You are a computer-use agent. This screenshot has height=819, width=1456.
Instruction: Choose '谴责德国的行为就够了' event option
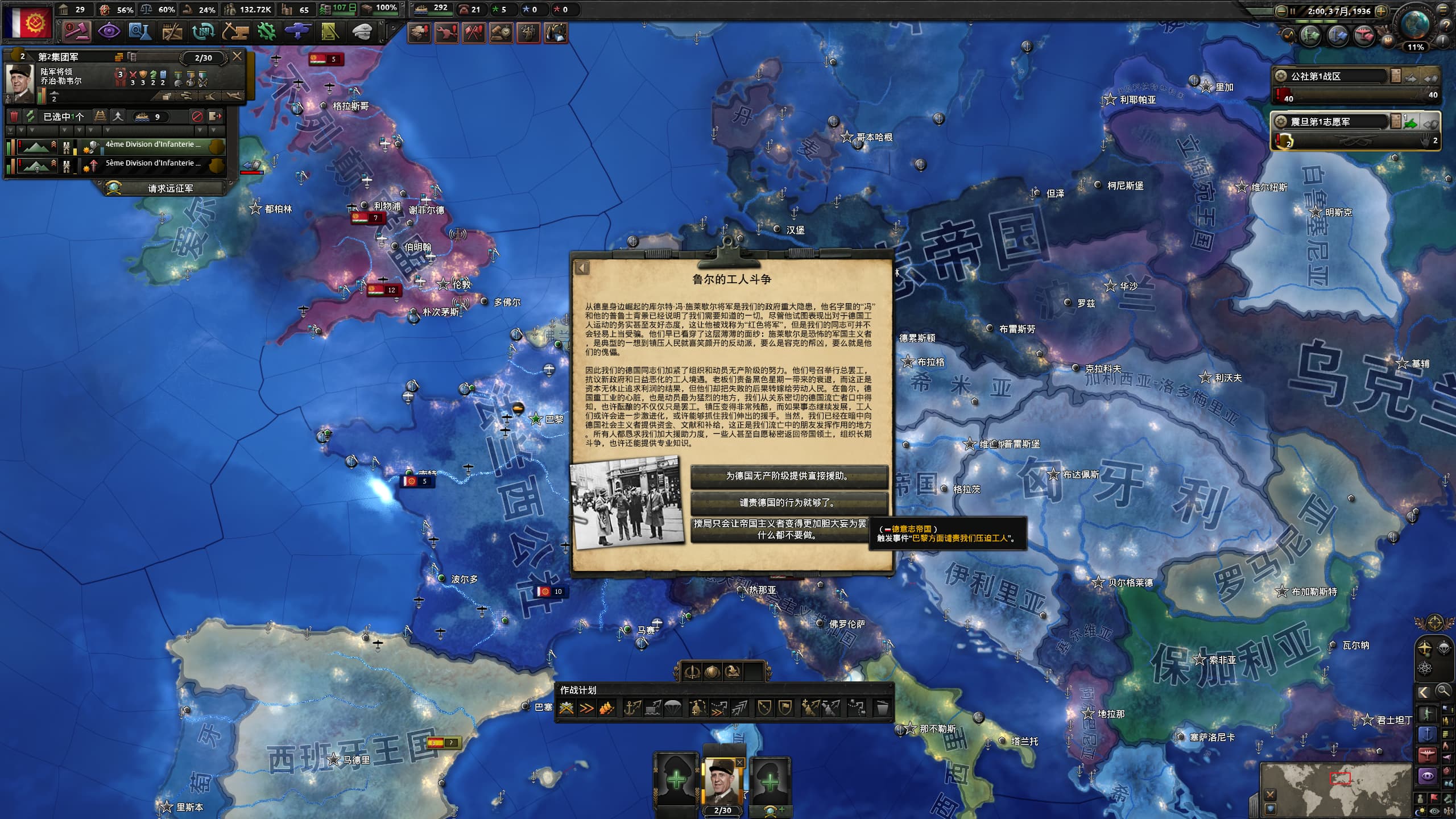788,503
